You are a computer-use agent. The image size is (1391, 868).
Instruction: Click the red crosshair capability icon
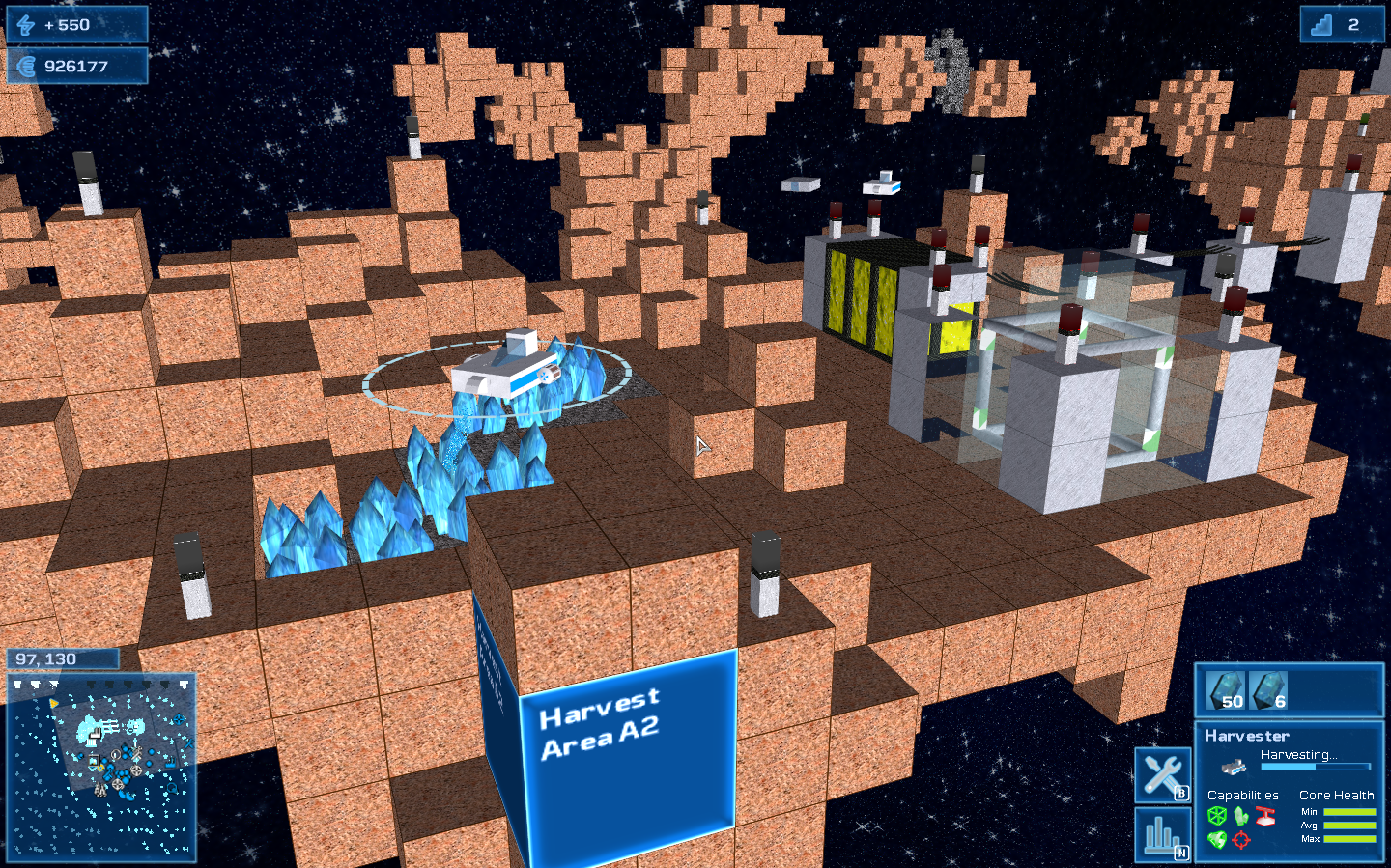tap(1241, 840)
